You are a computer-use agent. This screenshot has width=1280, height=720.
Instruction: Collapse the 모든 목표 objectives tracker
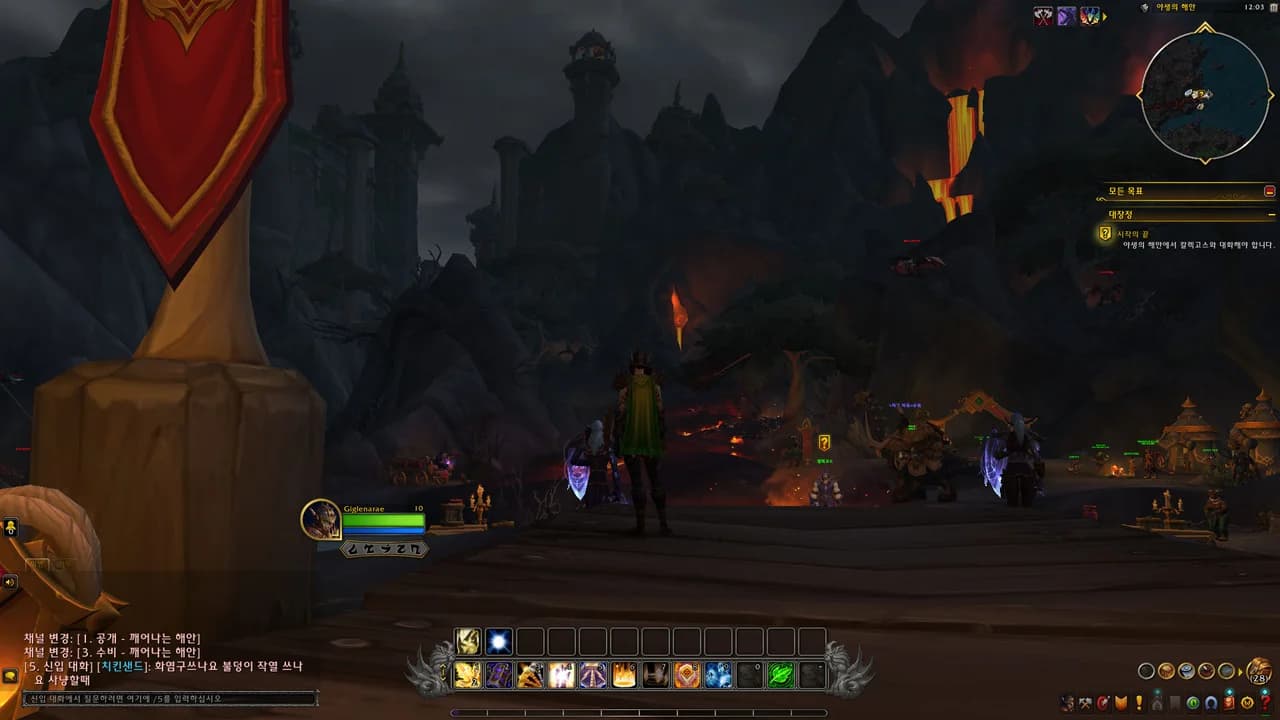(1269, 190)
